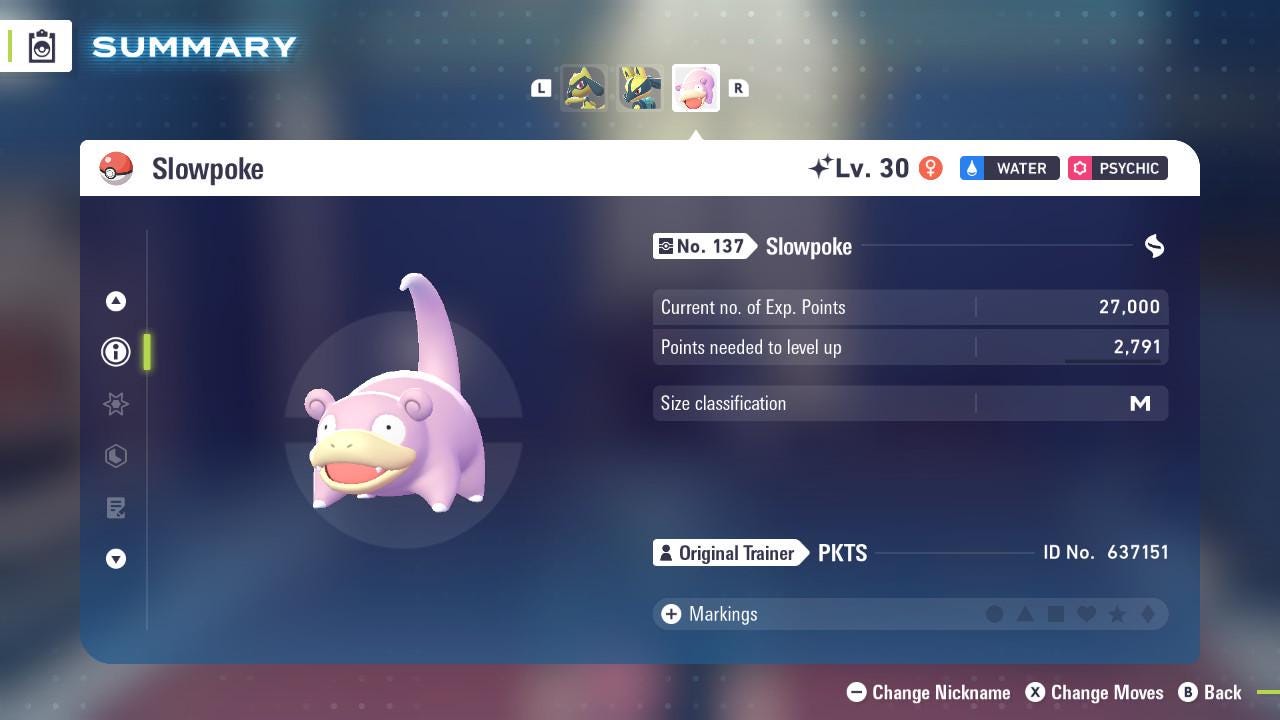
Task: Click the female gender symbol next to Lv. 30
Action: click(931, 168)
